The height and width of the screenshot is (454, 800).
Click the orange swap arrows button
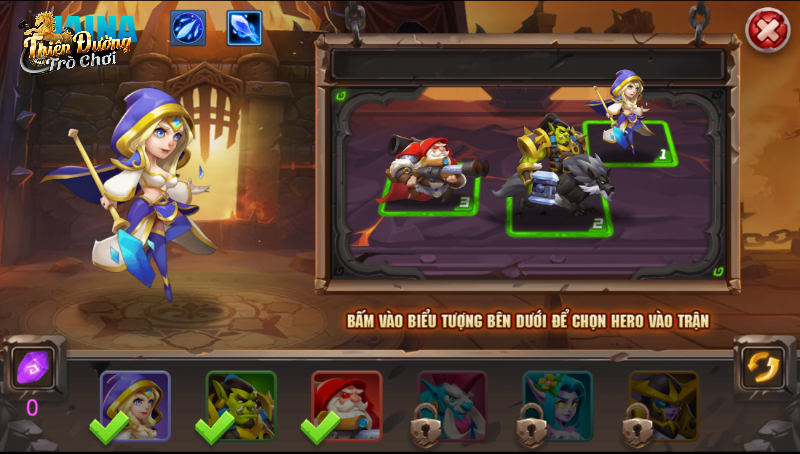tap(763, 366)
